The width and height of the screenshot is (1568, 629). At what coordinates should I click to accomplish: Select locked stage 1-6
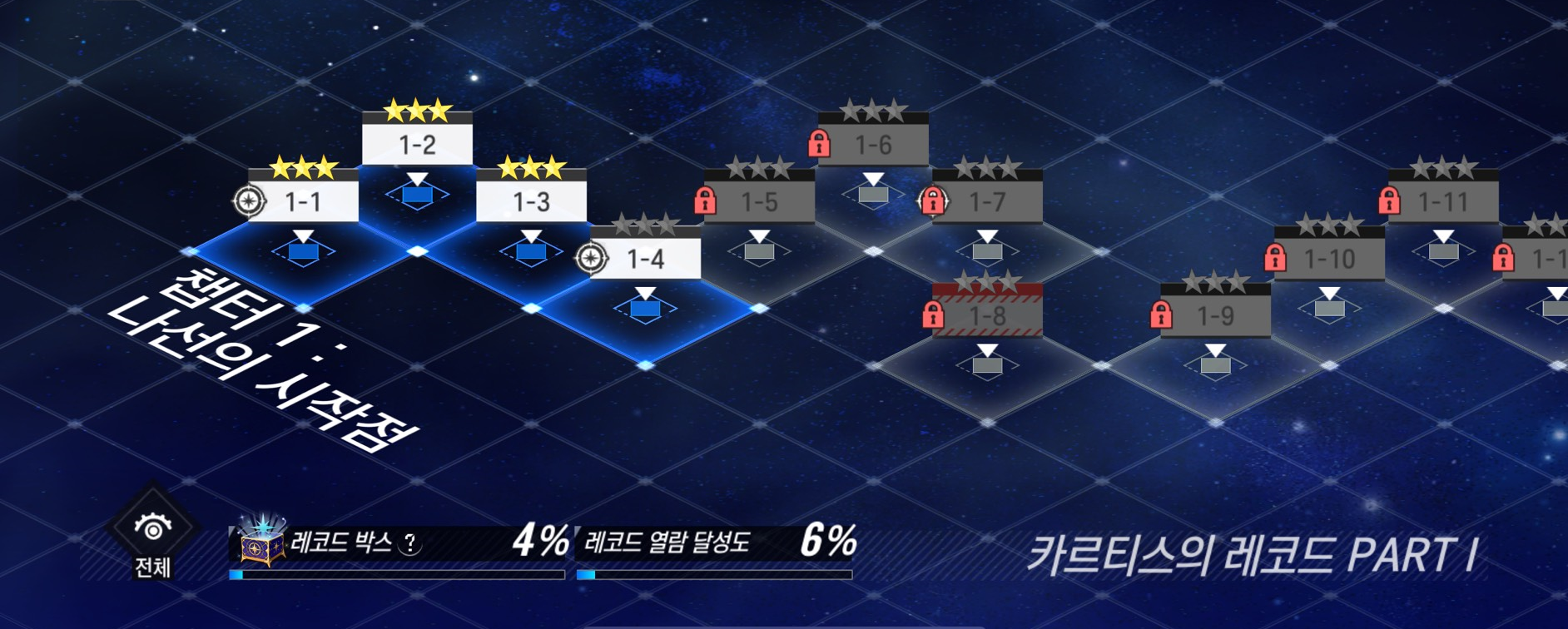873,146
